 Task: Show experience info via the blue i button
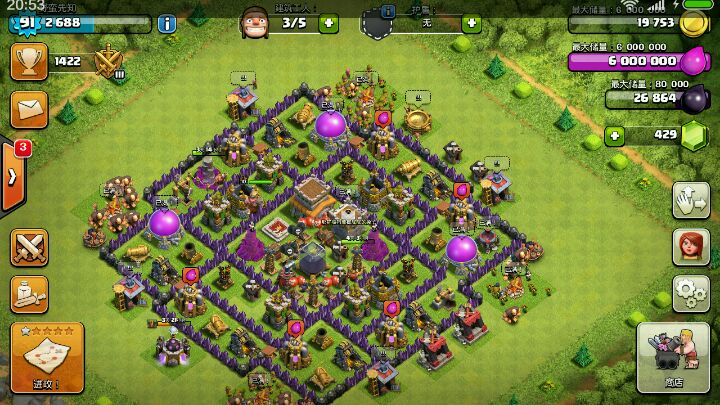pos(167,23)
